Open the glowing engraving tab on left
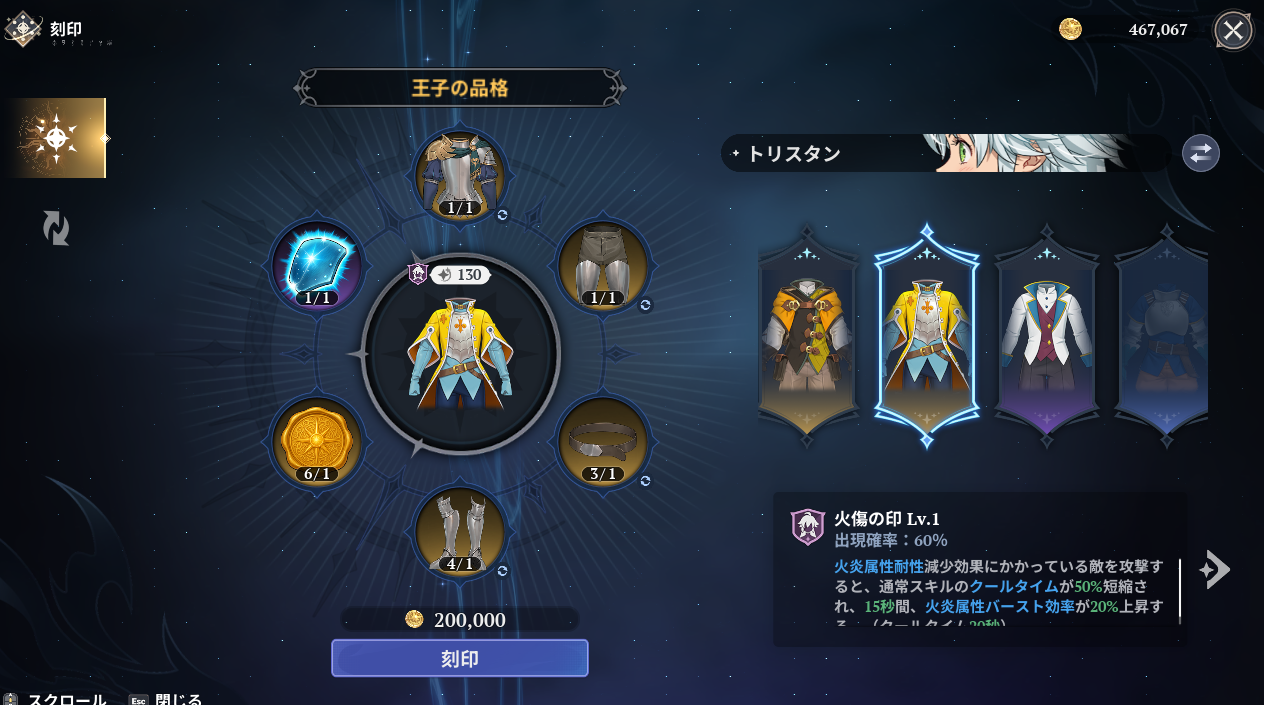This screenshot has width=1264, height=705. (55, 138)
